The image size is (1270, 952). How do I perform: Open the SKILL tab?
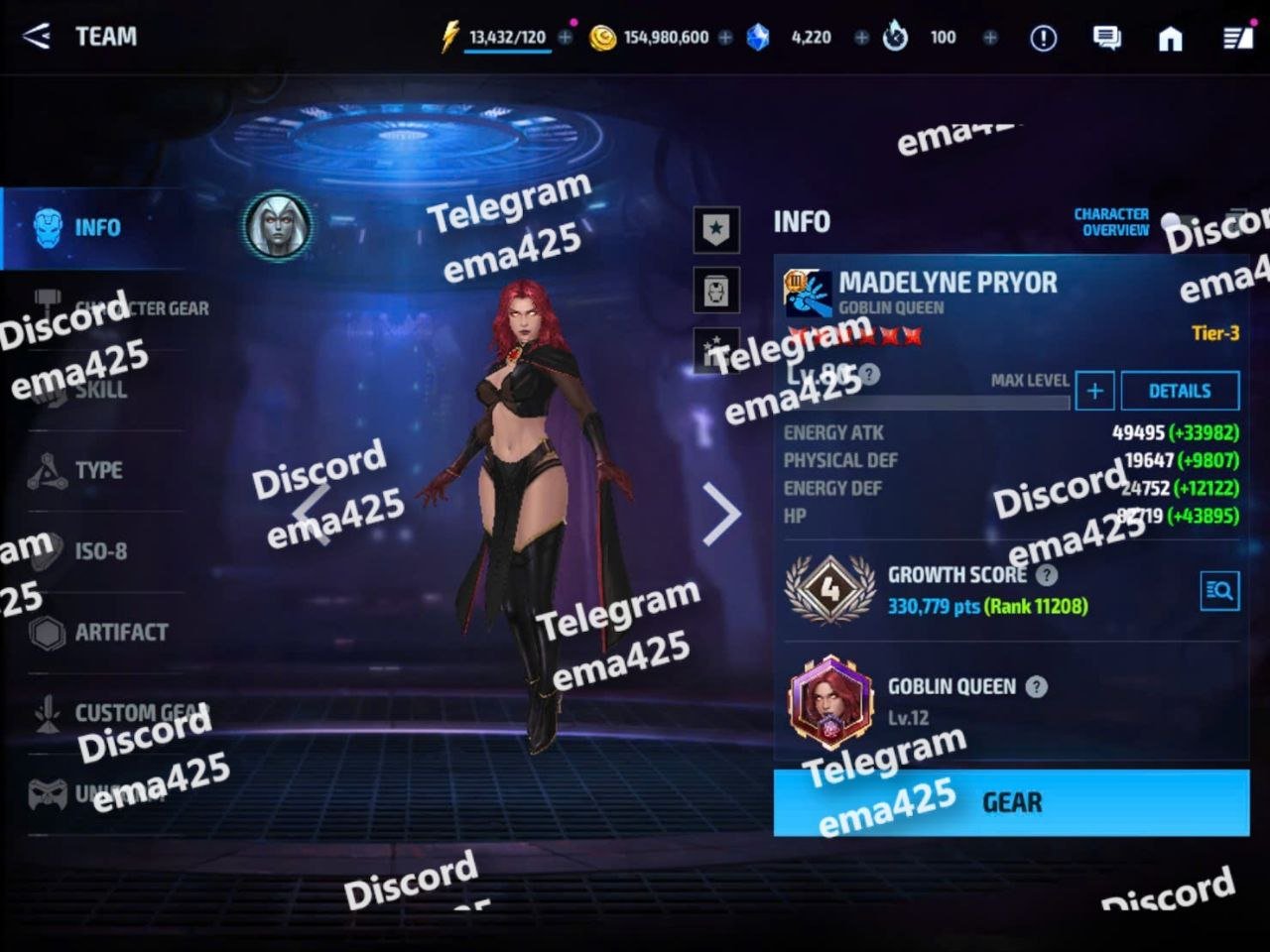[99, 390]
